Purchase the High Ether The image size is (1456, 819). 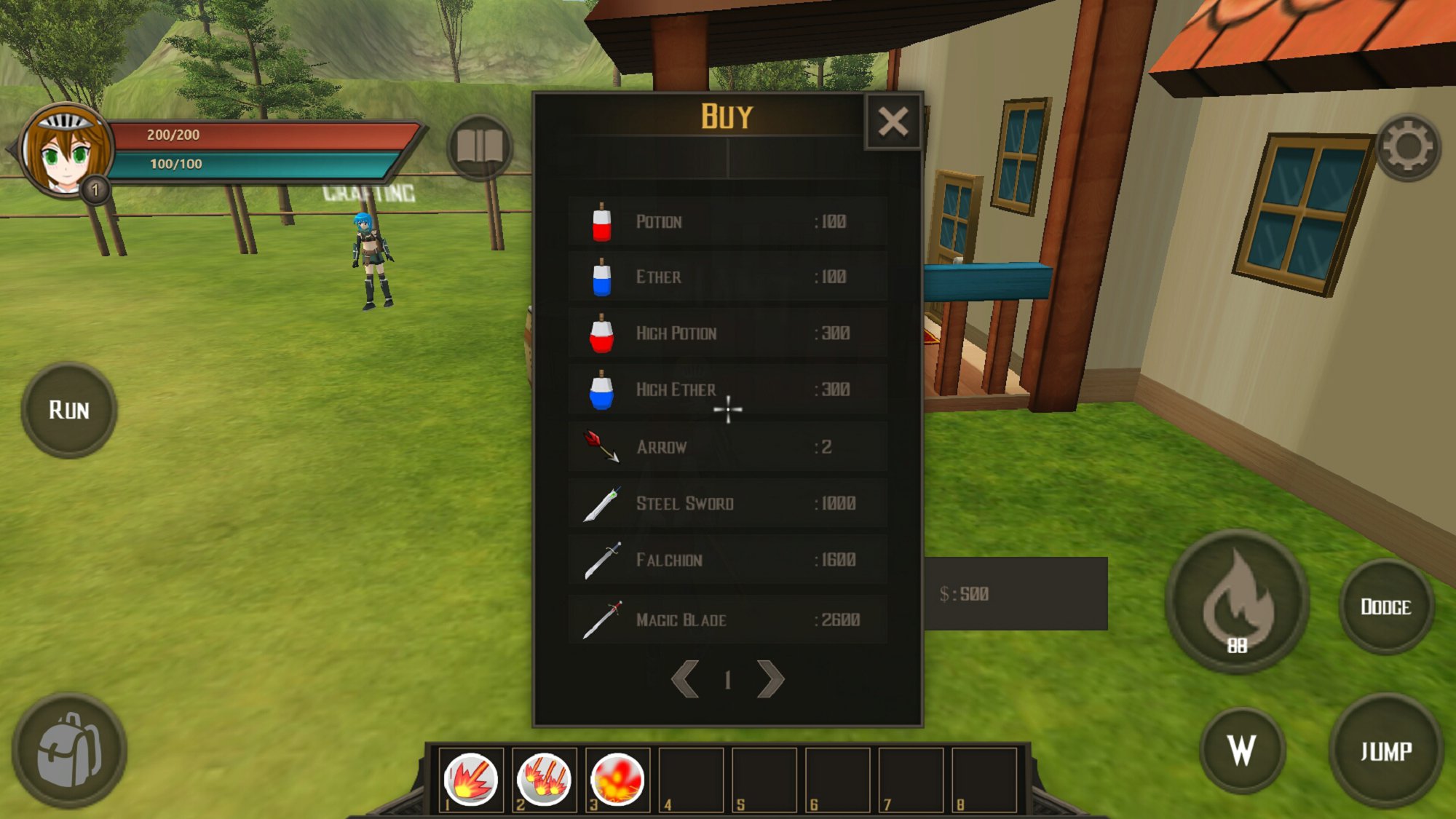click(x=727, y=390)
